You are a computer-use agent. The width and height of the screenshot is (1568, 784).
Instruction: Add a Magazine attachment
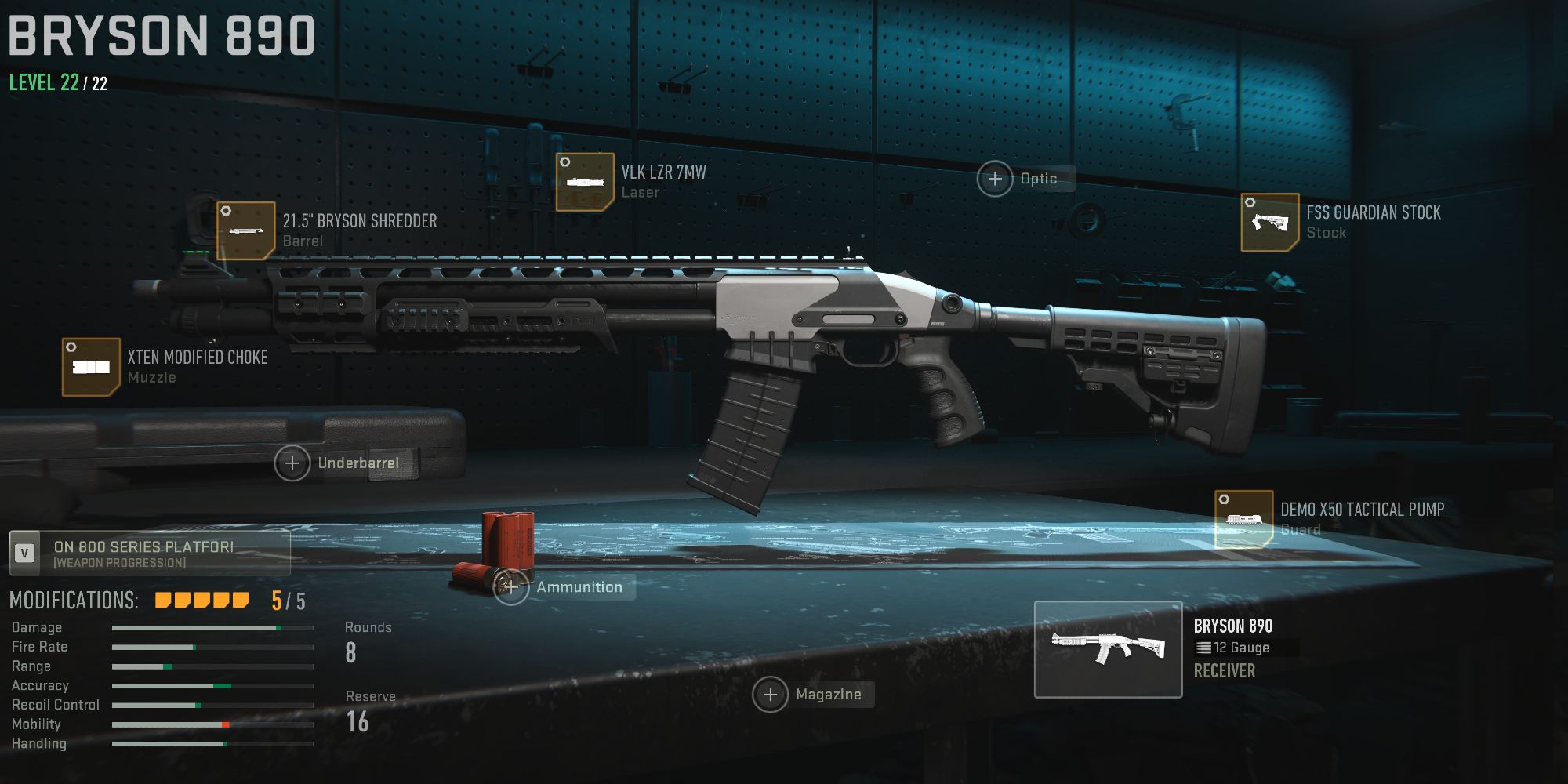[771, 695]
